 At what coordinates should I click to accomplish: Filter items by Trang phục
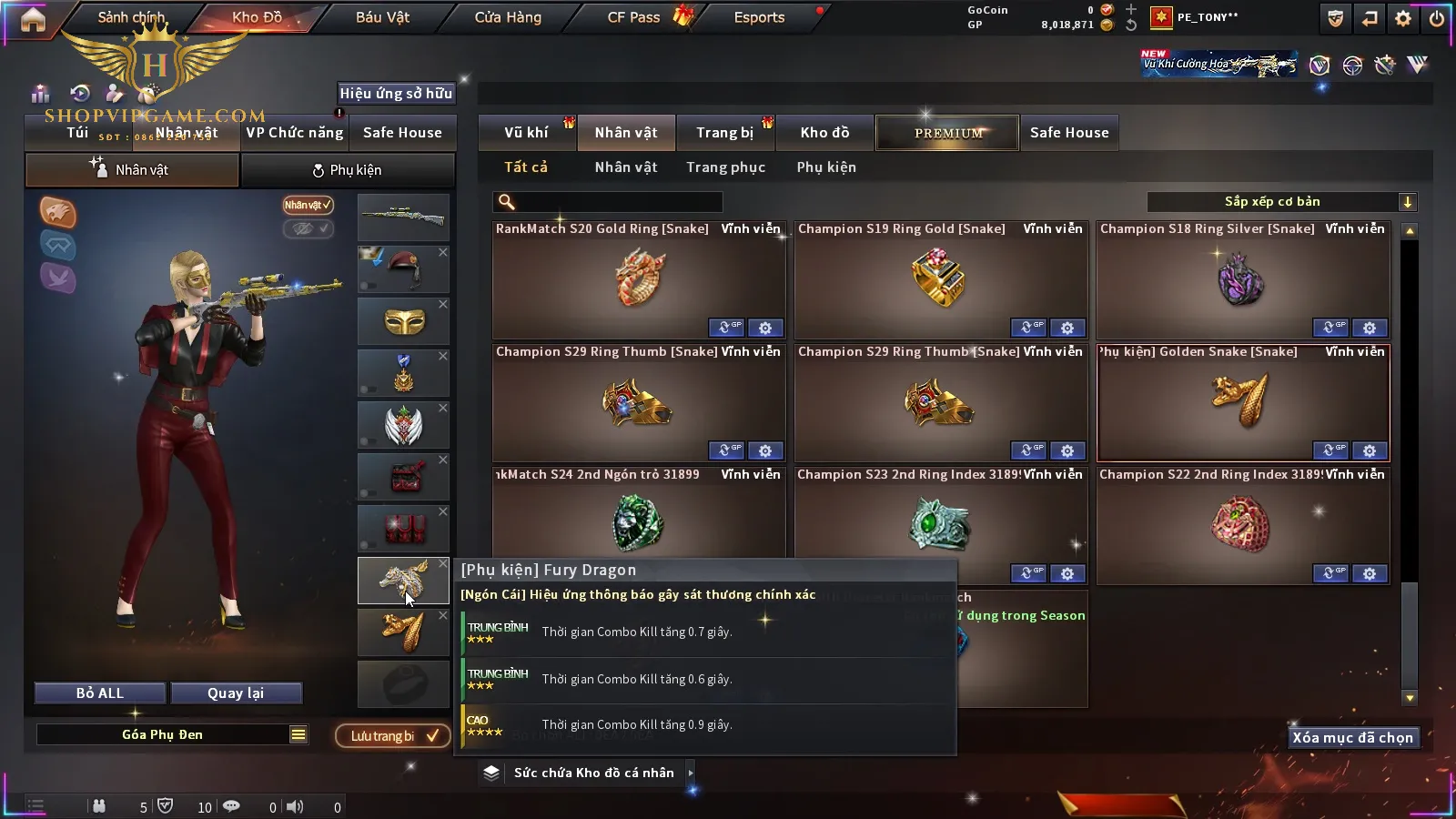725,167
